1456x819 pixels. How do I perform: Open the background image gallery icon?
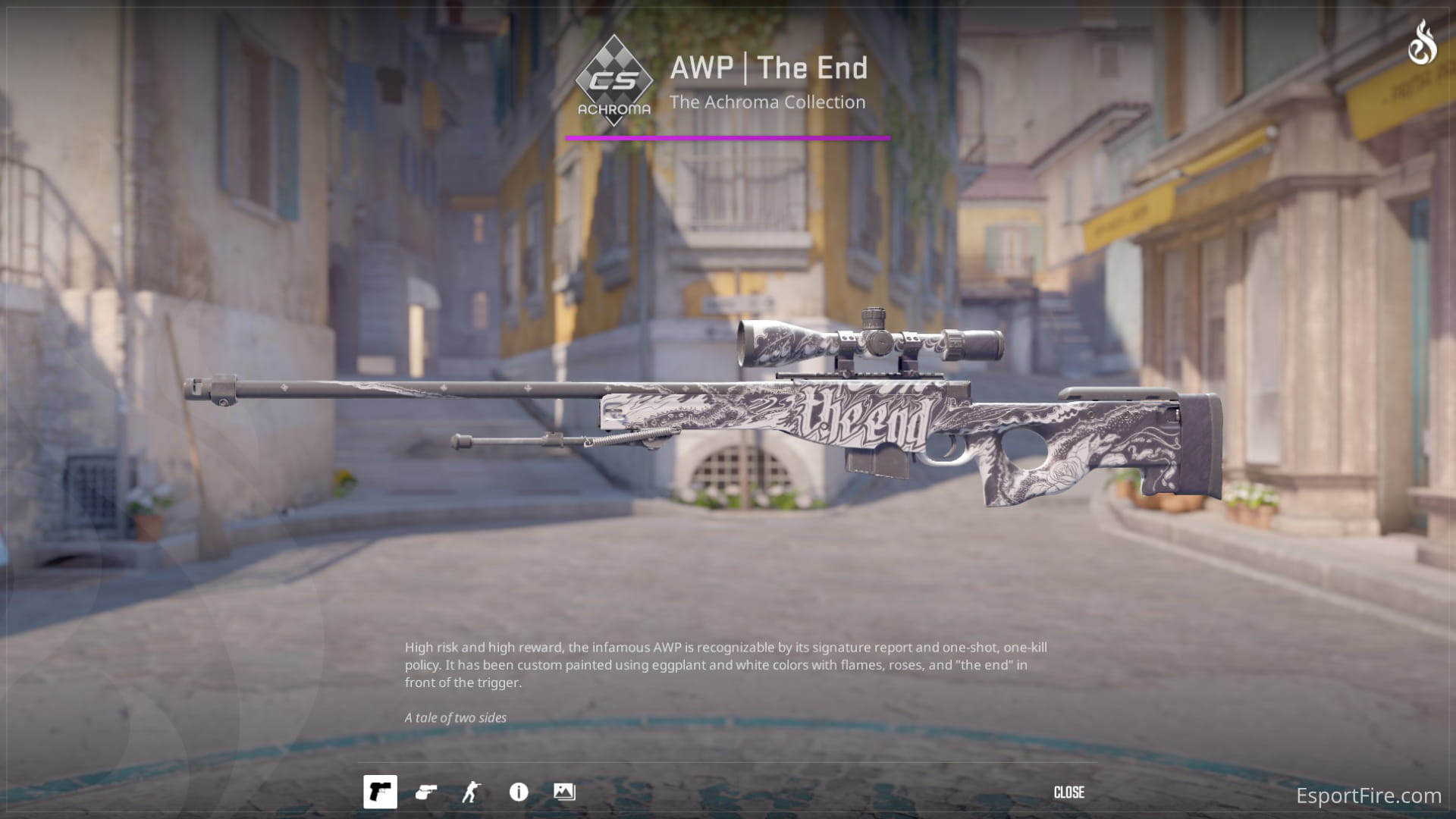pos(563,792)
